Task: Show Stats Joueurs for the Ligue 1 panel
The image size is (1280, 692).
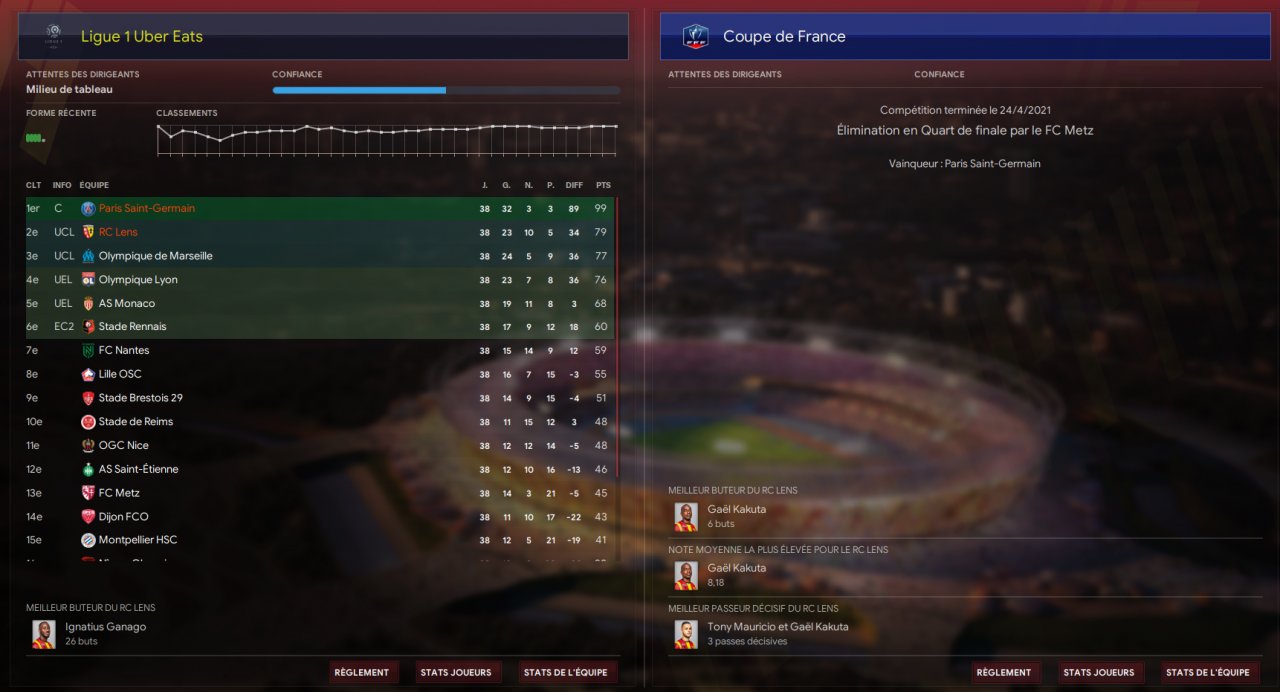Action: (x=456, y=672)
